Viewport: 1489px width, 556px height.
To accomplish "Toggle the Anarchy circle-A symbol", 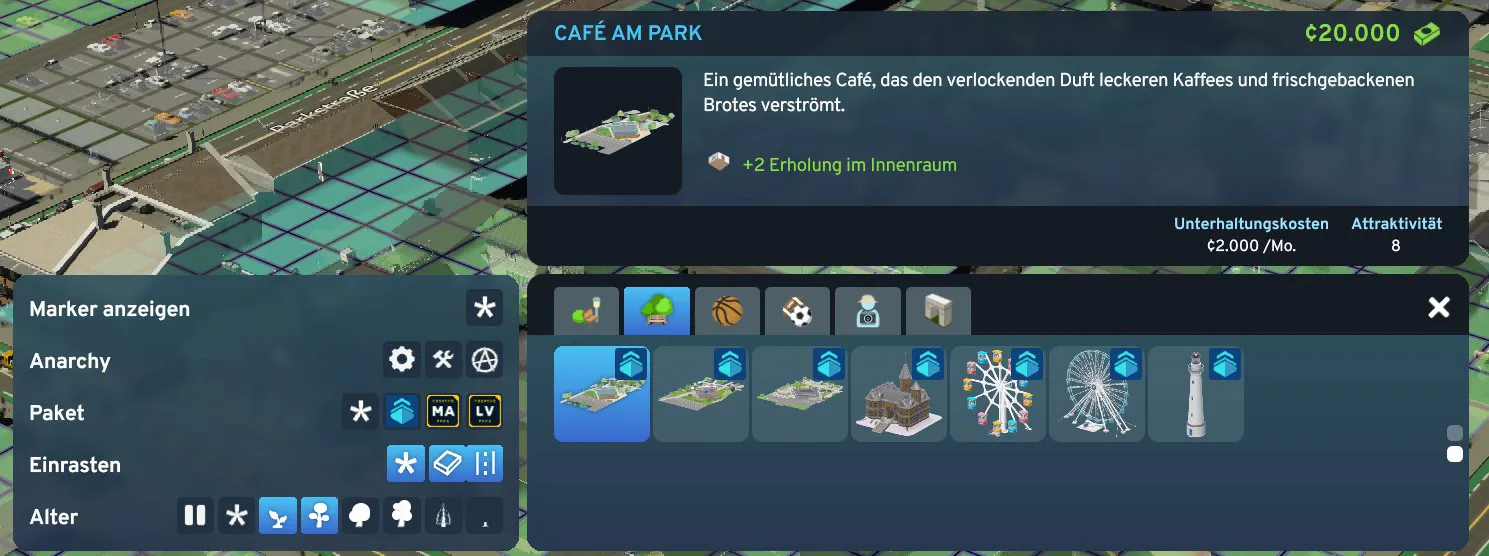I will 484,360.
